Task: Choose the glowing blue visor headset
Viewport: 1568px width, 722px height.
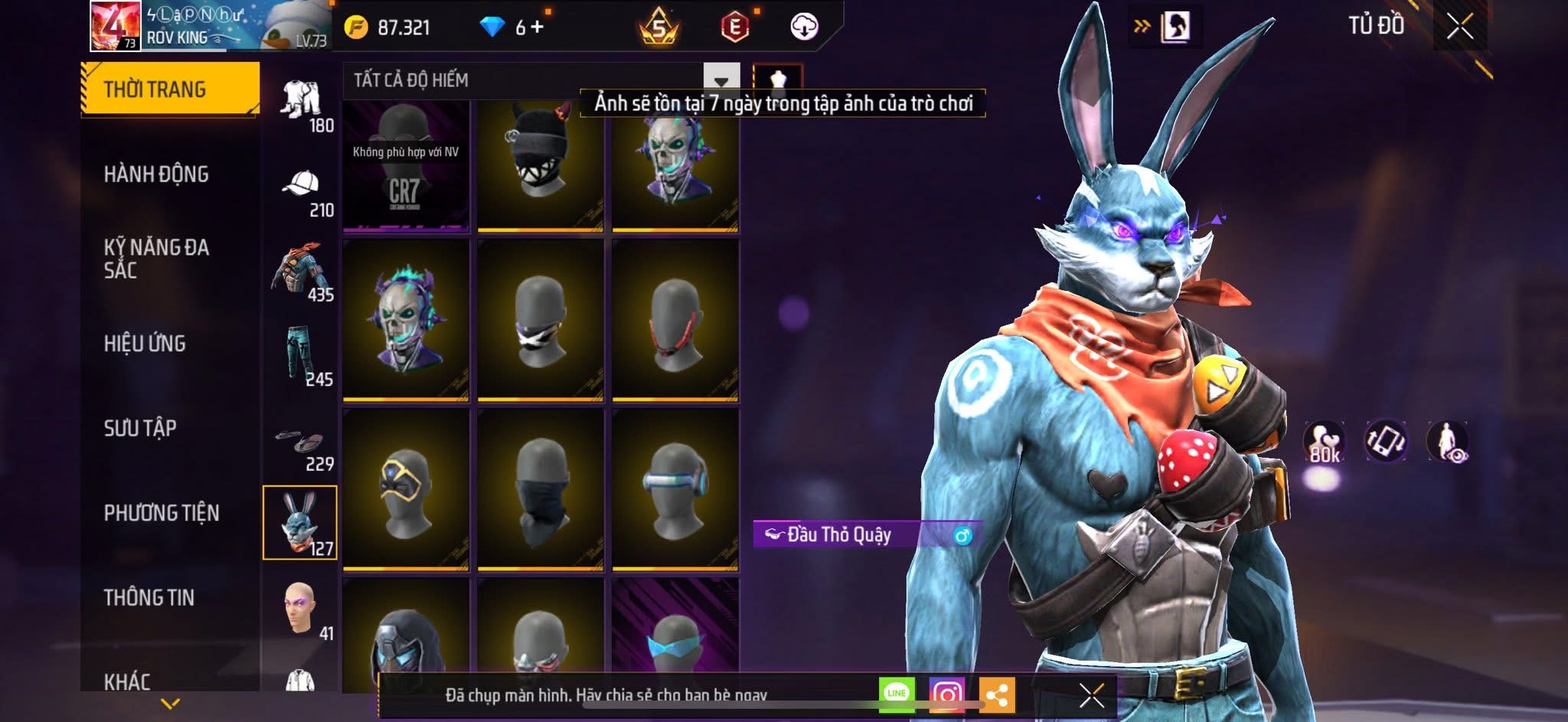Action: [x=675, y=490]
